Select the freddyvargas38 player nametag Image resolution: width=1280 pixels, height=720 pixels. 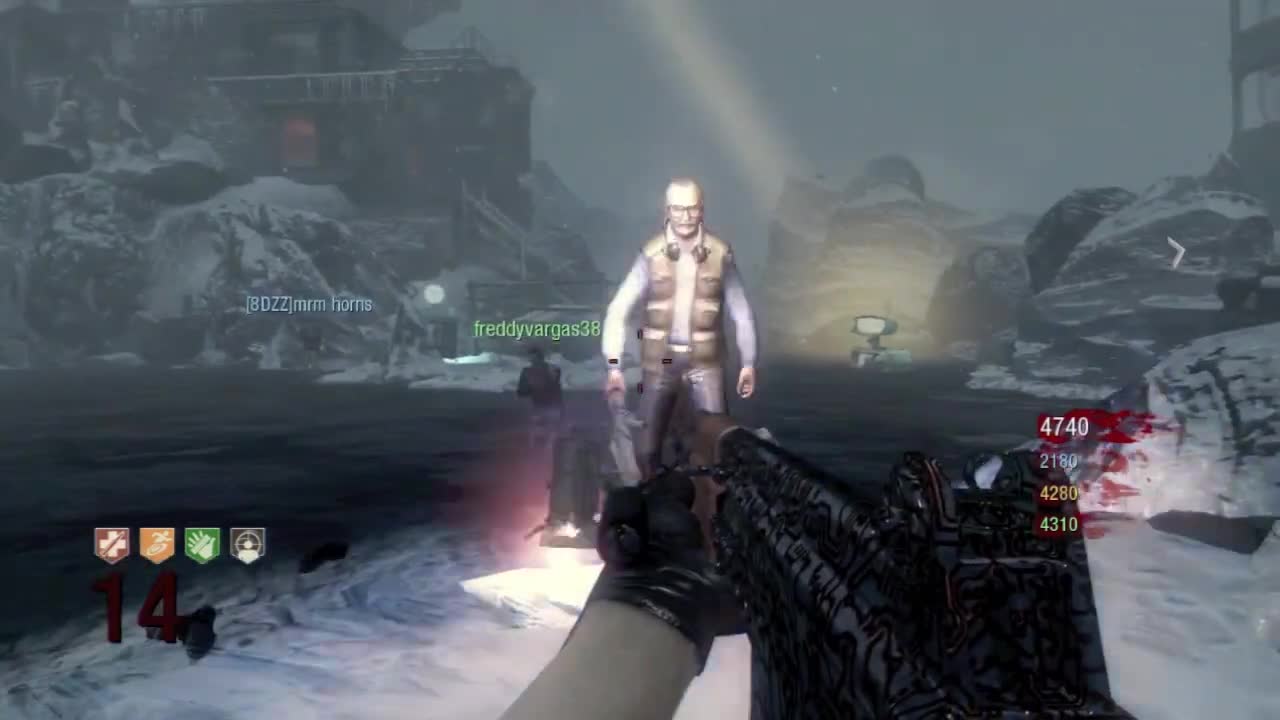point(536,330)
